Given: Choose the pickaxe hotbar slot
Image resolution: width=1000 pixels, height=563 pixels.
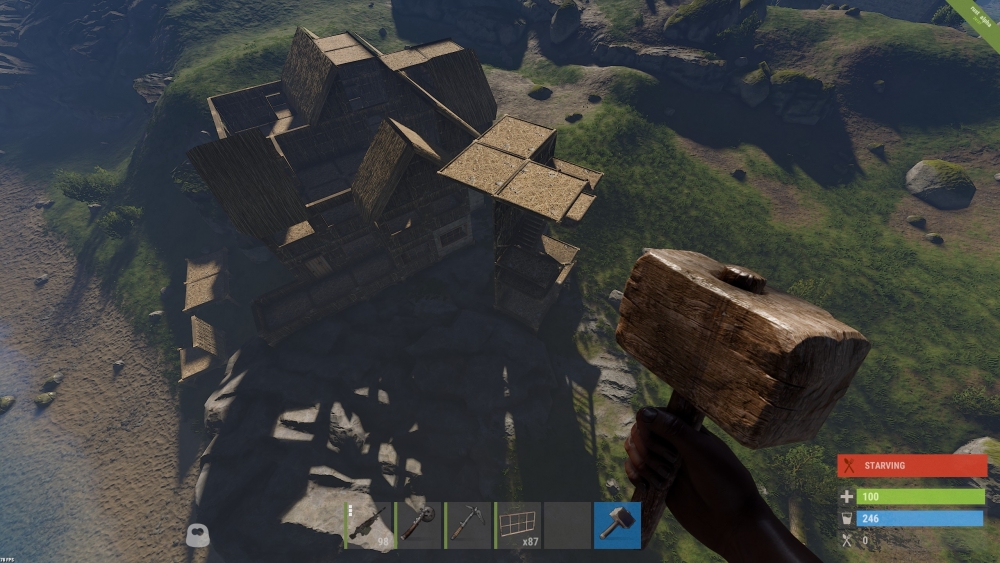Looking at the screenshot, I should click(468, 525).
